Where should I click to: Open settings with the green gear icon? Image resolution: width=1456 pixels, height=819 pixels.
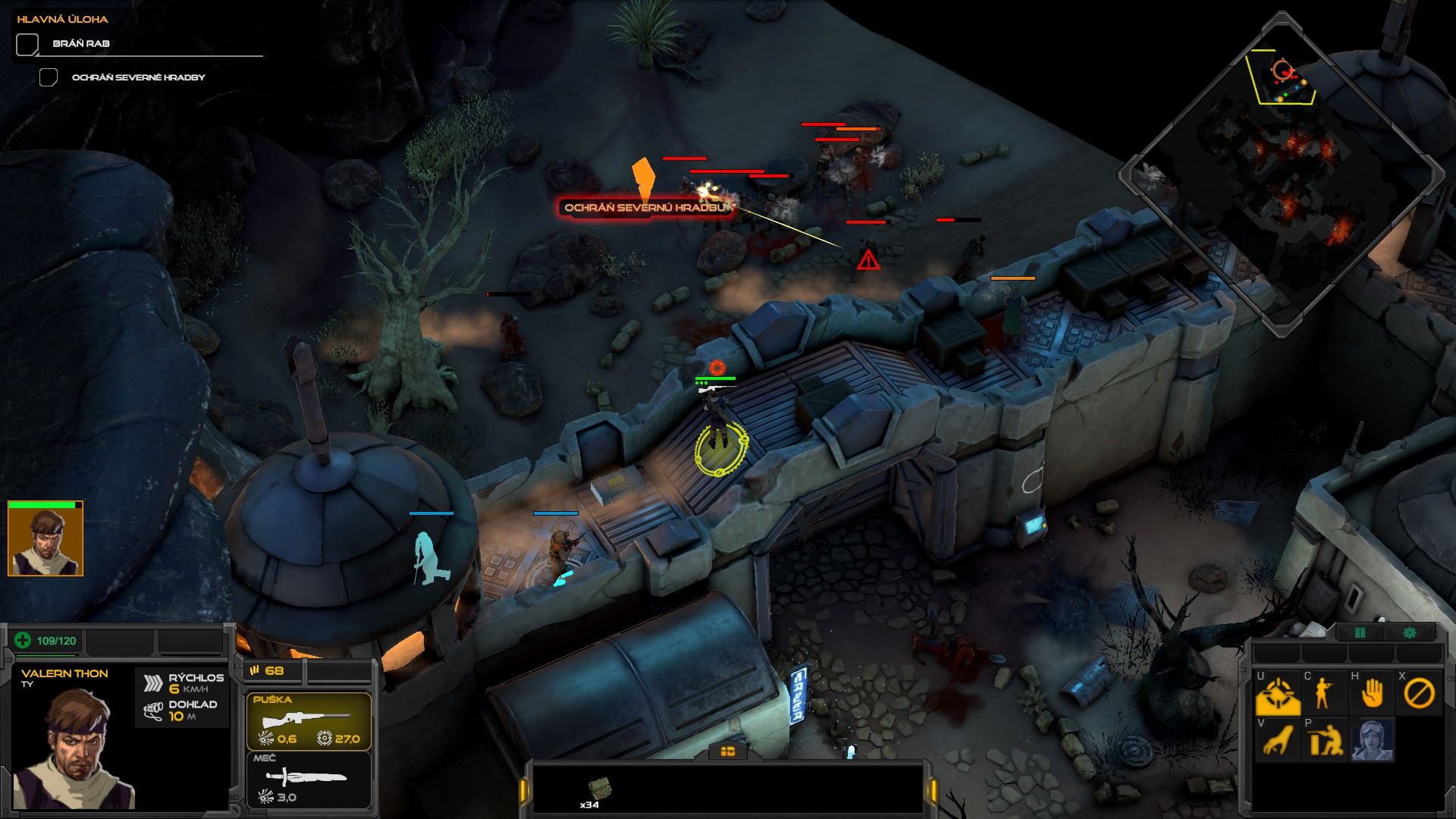click(x=1410, y=632)
